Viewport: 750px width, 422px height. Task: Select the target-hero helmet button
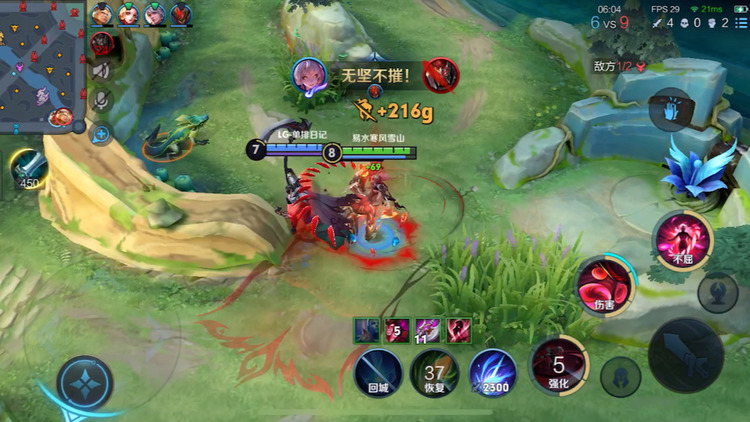(620, 377)
